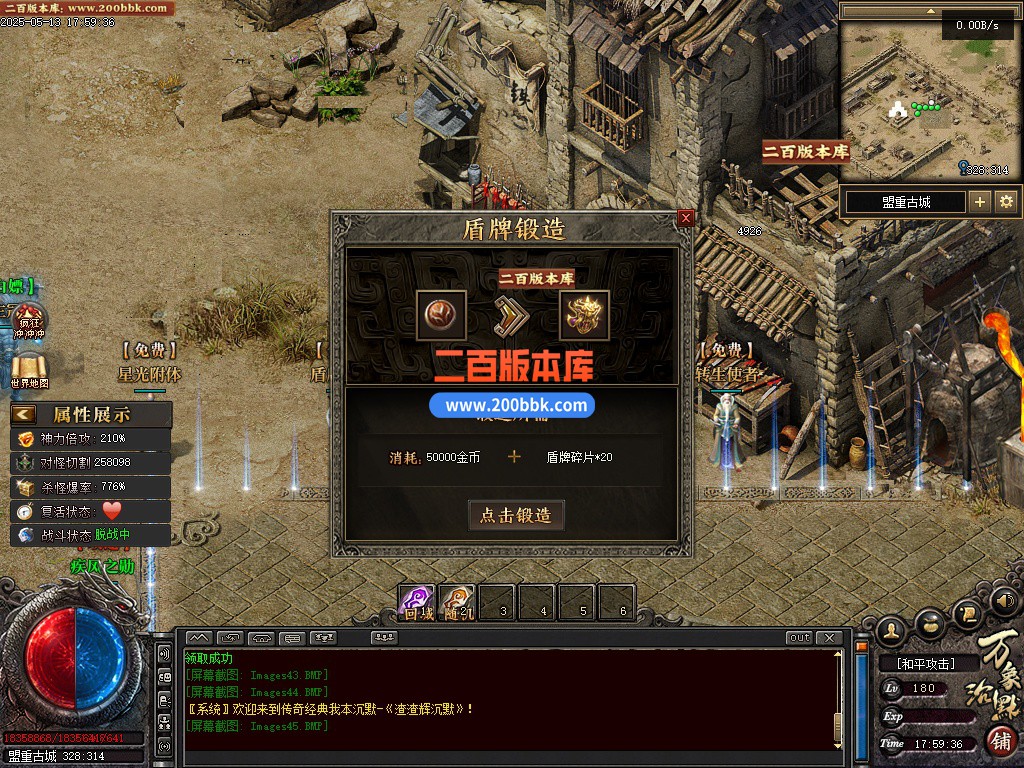Open the gear settings button near minimap
Viewport: 1024px width, 768px height.
[1006, 202]
